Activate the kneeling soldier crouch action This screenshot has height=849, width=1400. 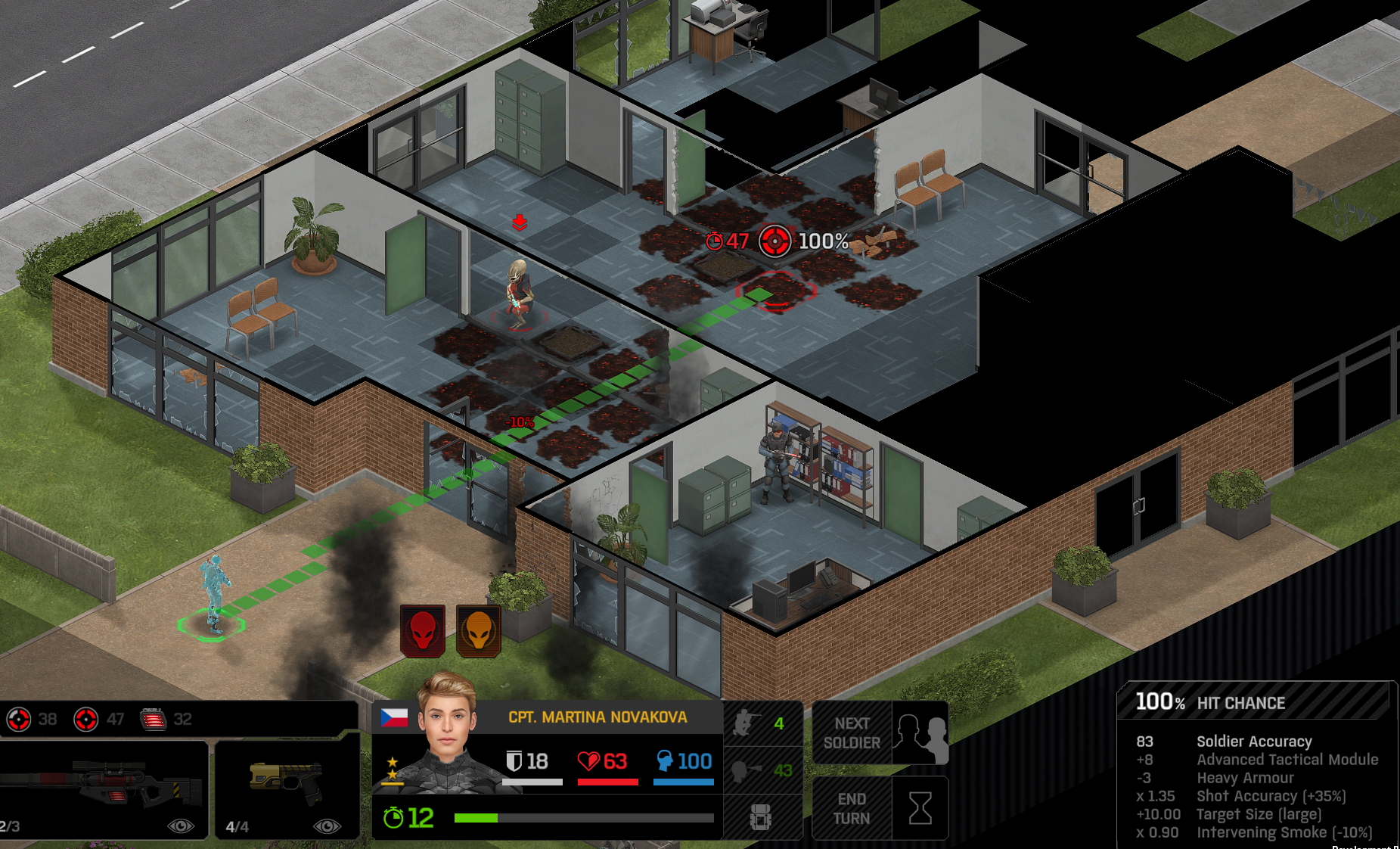point(761,724)
